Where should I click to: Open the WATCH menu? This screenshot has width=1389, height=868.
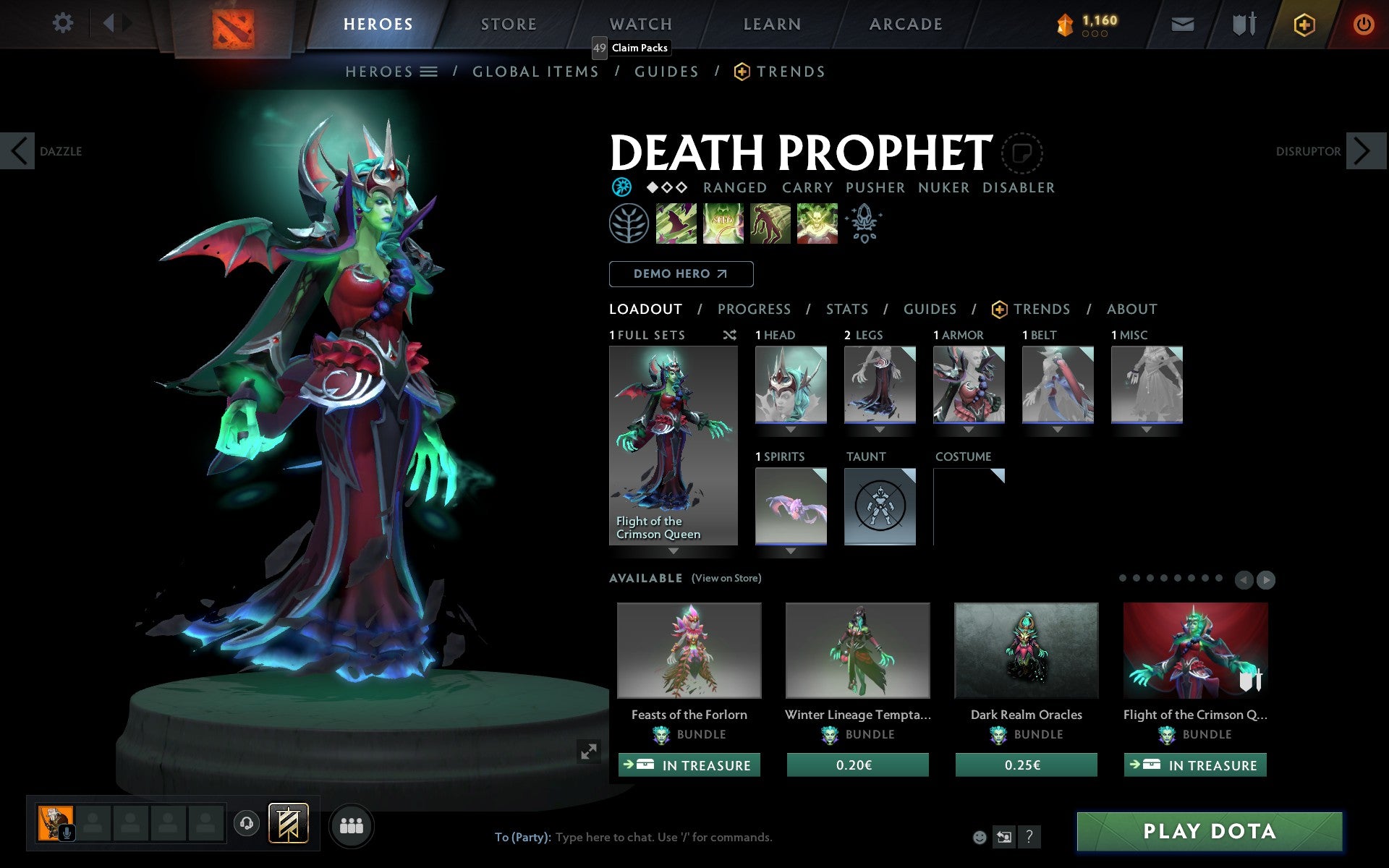(640, 23)
